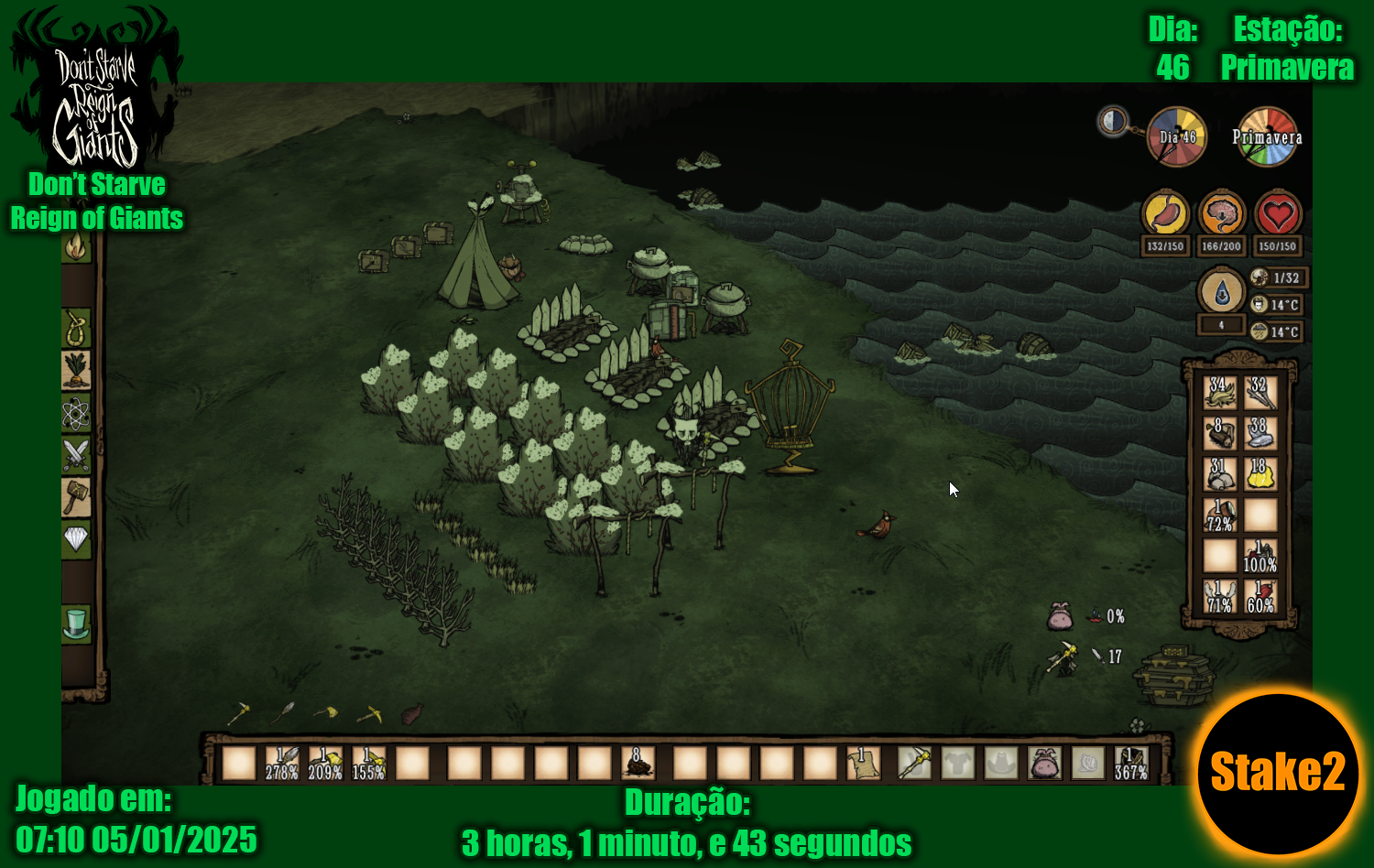
Task: Select the Fight crossed-swords crafting tab
Action: click(x=76, y=454)
